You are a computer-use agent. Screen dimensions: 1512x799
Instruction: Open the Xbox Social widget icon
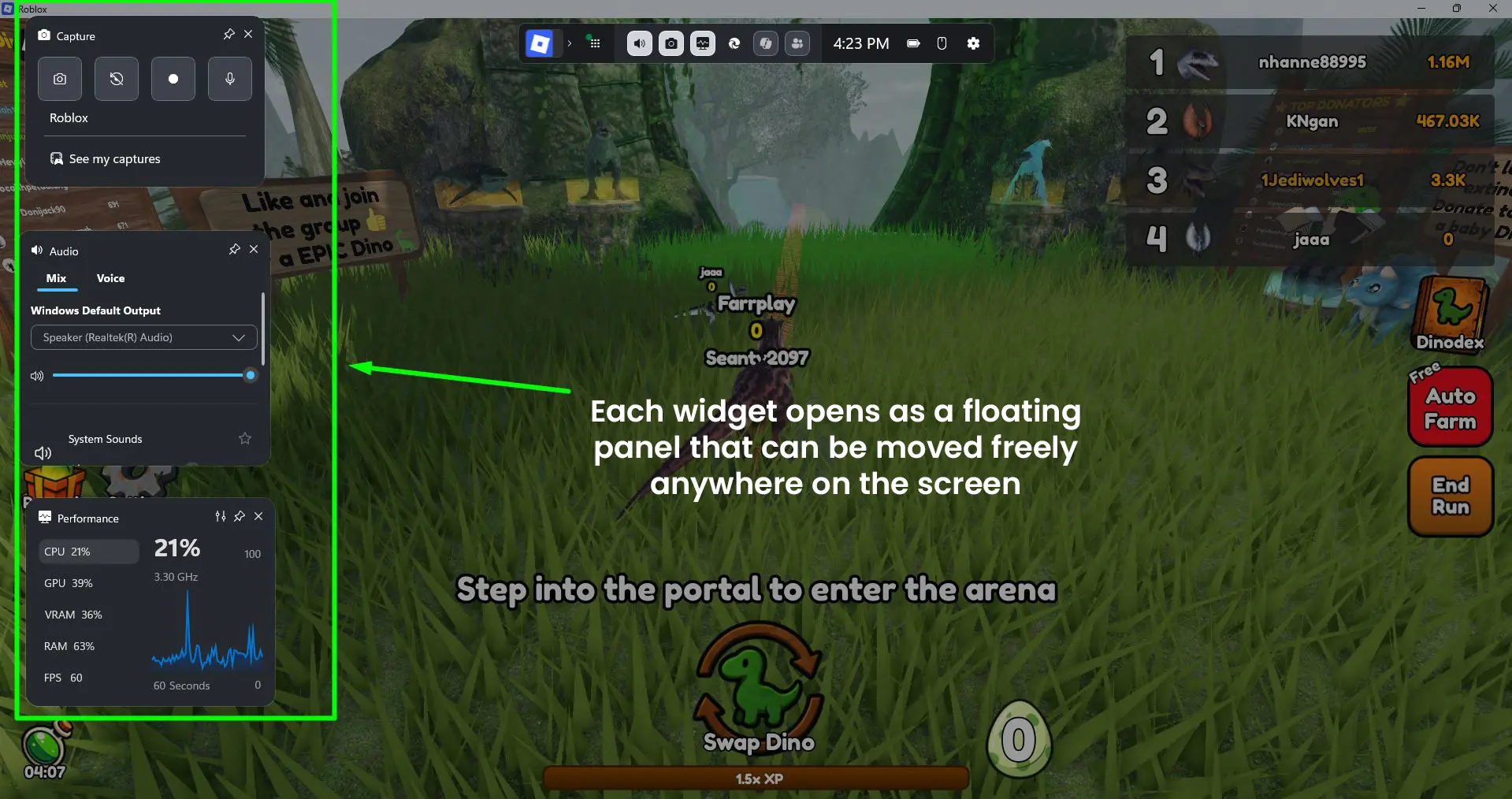797,43
